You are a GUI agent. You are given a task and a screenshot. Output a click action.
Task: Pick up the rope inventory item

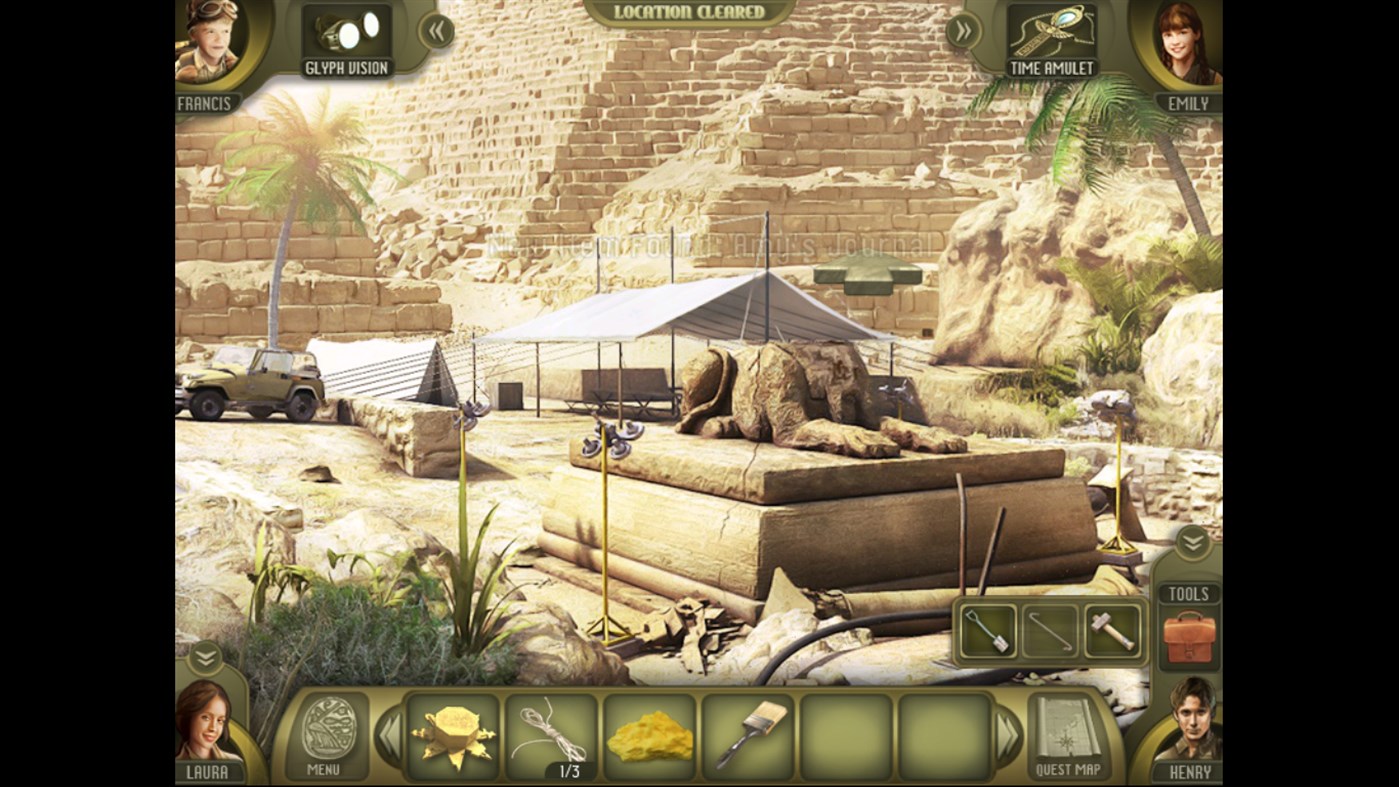pos(549,734)
